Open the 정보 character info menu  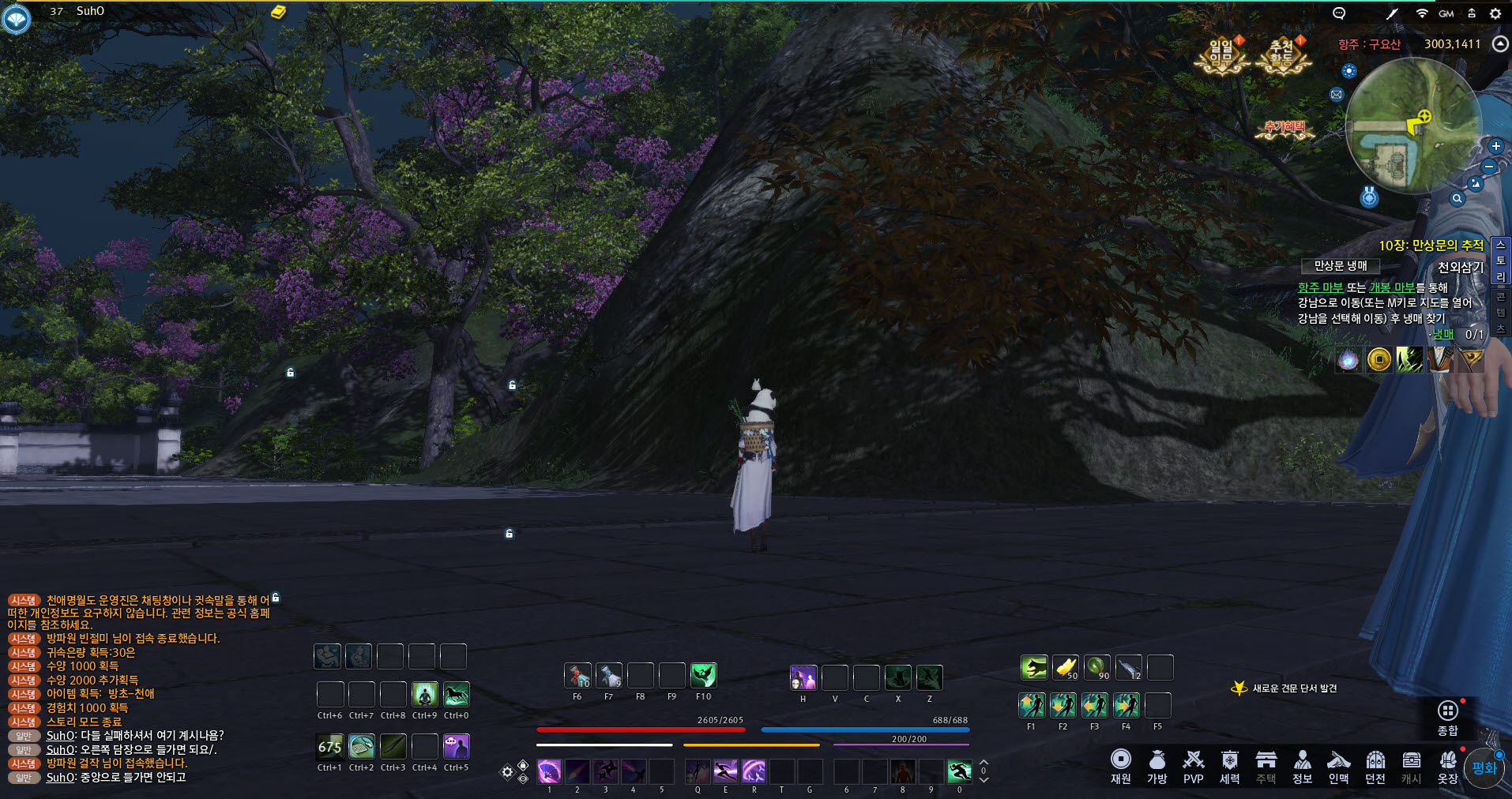(1302, 767)
